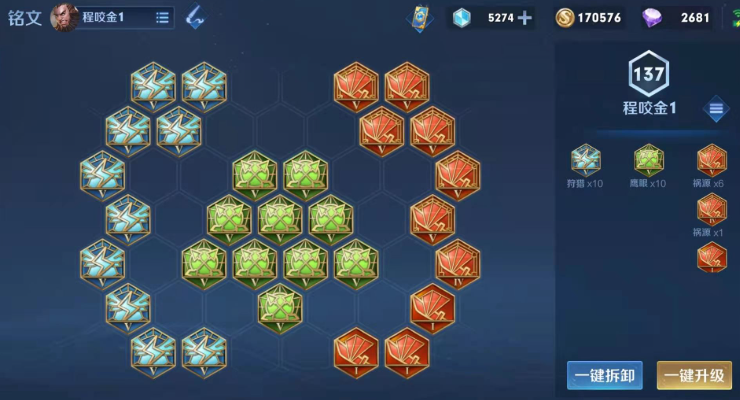The height and width of the screenshot is (400, 740).
Task: Tap the 一键拆卸 remove-all button
Action: pyautogui.click(x=604, y=375)
